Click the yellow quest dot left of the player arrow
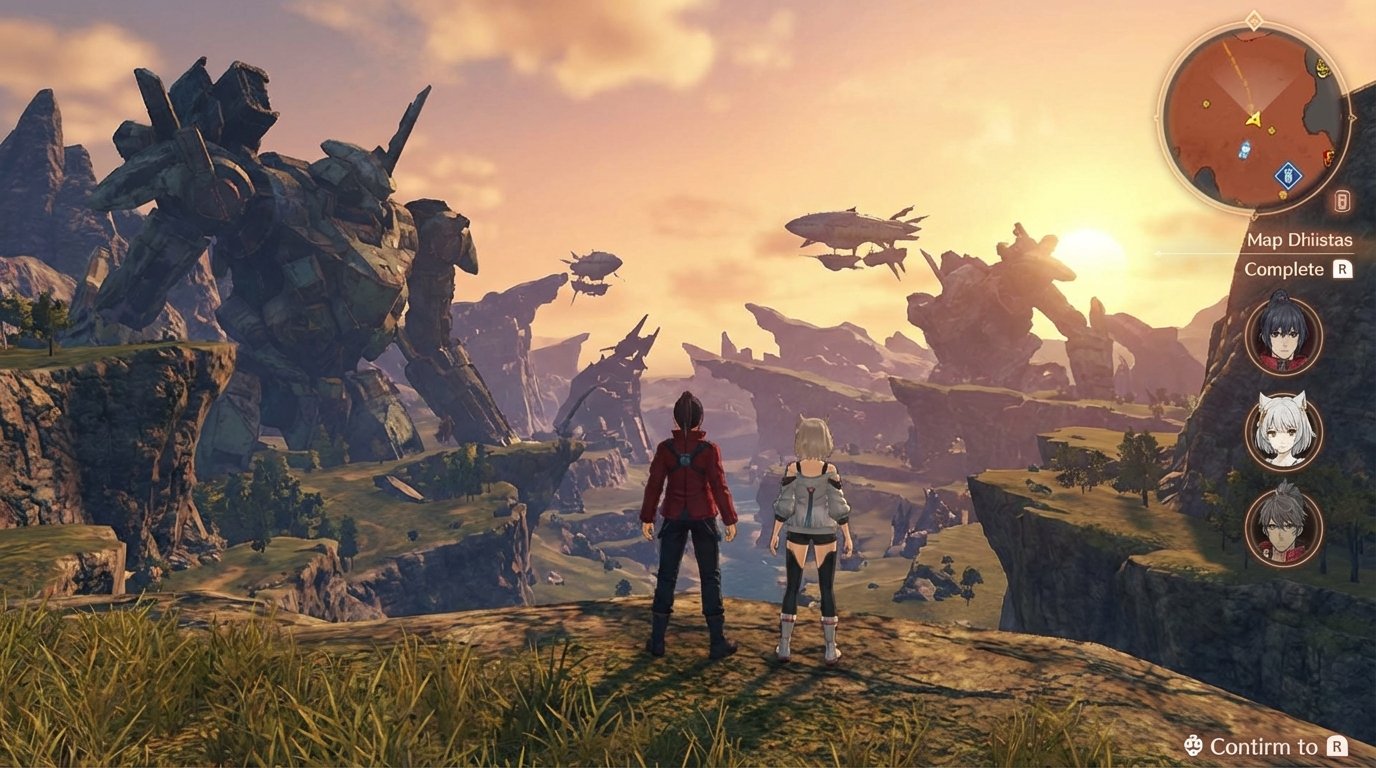The width and height of the screenshot is (1376, 768). tap(1205, 103)
